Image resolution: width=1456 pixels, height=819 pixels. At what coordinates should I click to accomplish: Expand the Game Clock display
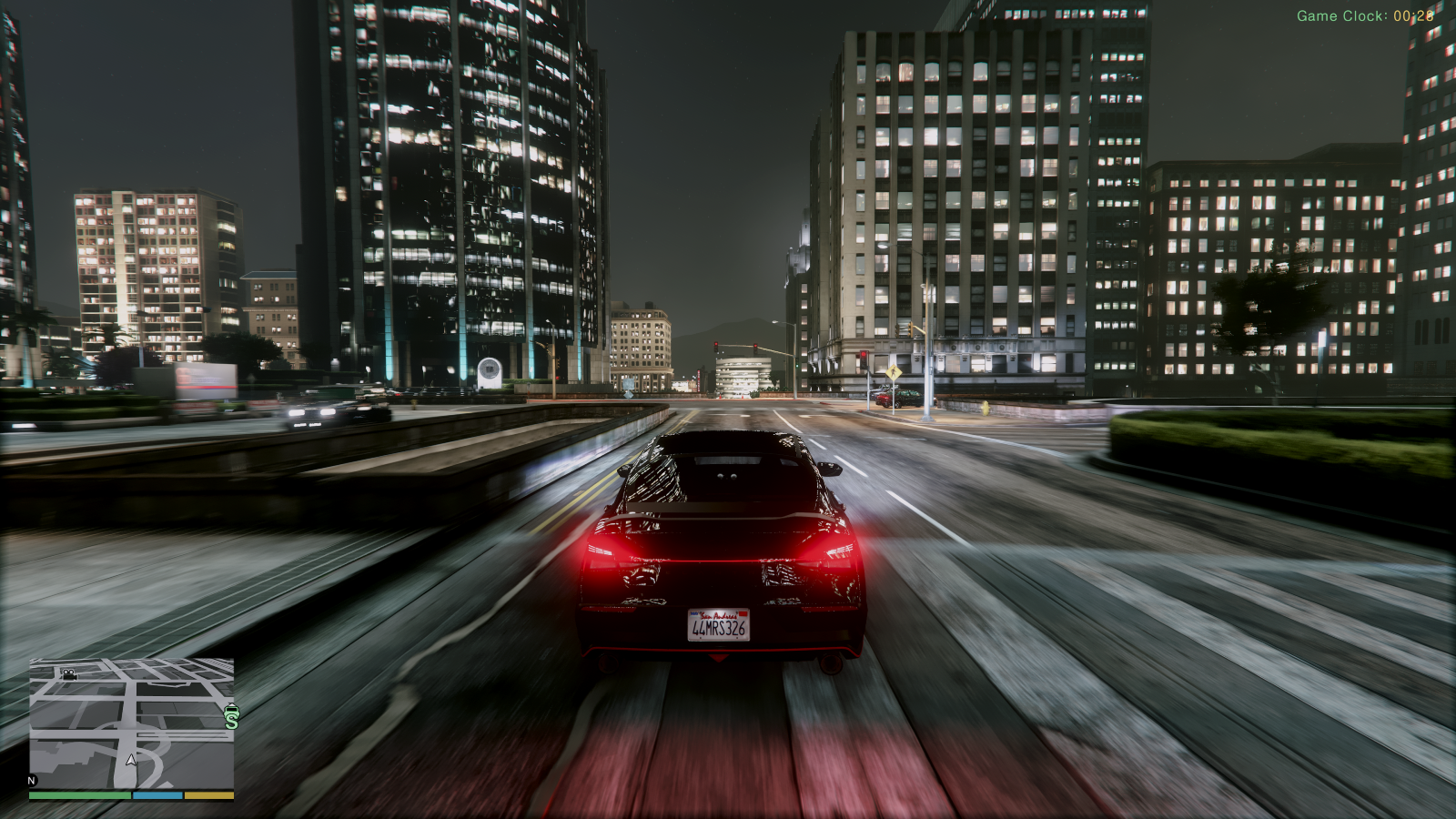point(1365,15)
